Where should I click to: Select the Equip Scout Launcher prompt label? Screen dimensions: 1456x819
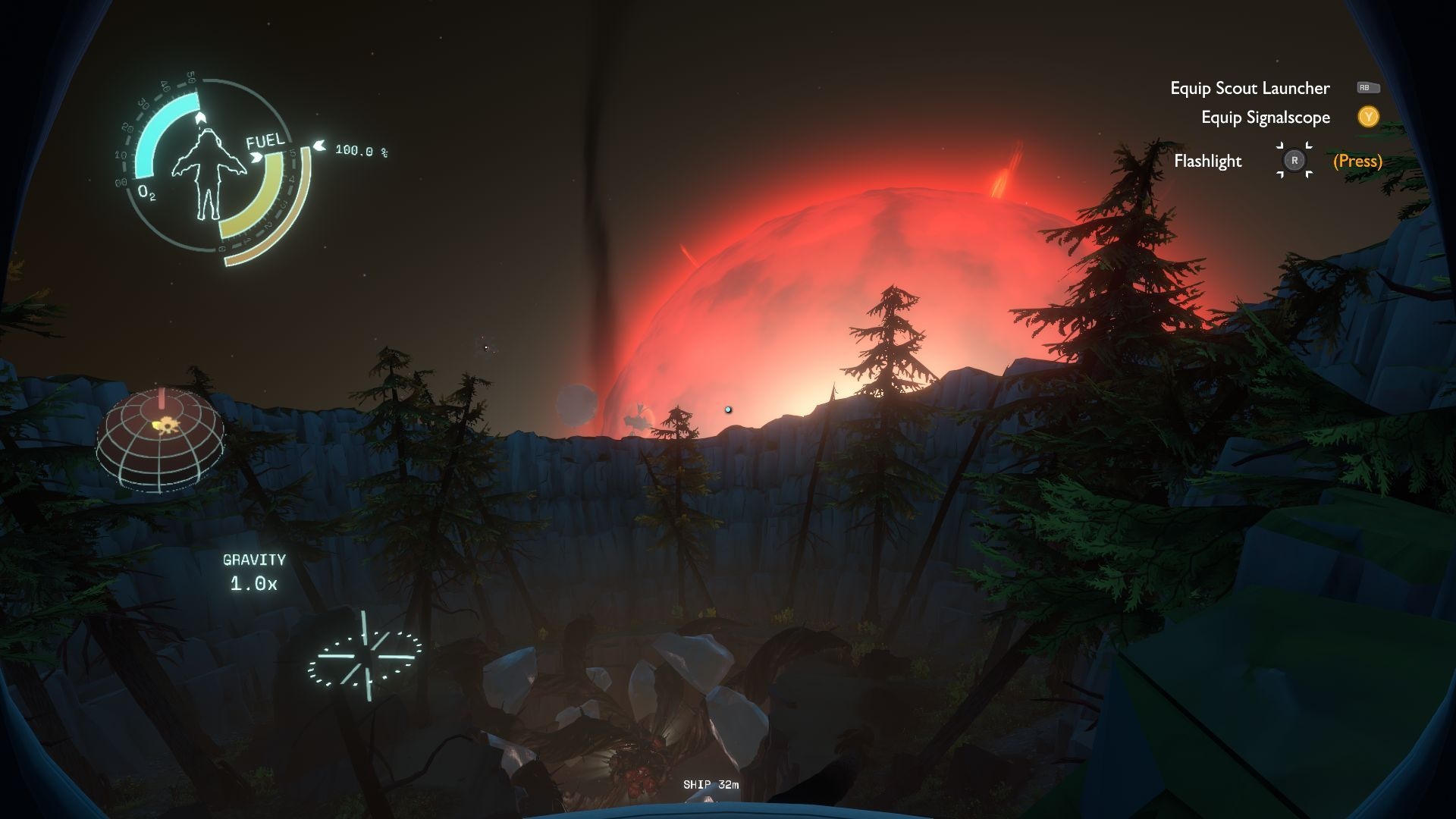1249,88
